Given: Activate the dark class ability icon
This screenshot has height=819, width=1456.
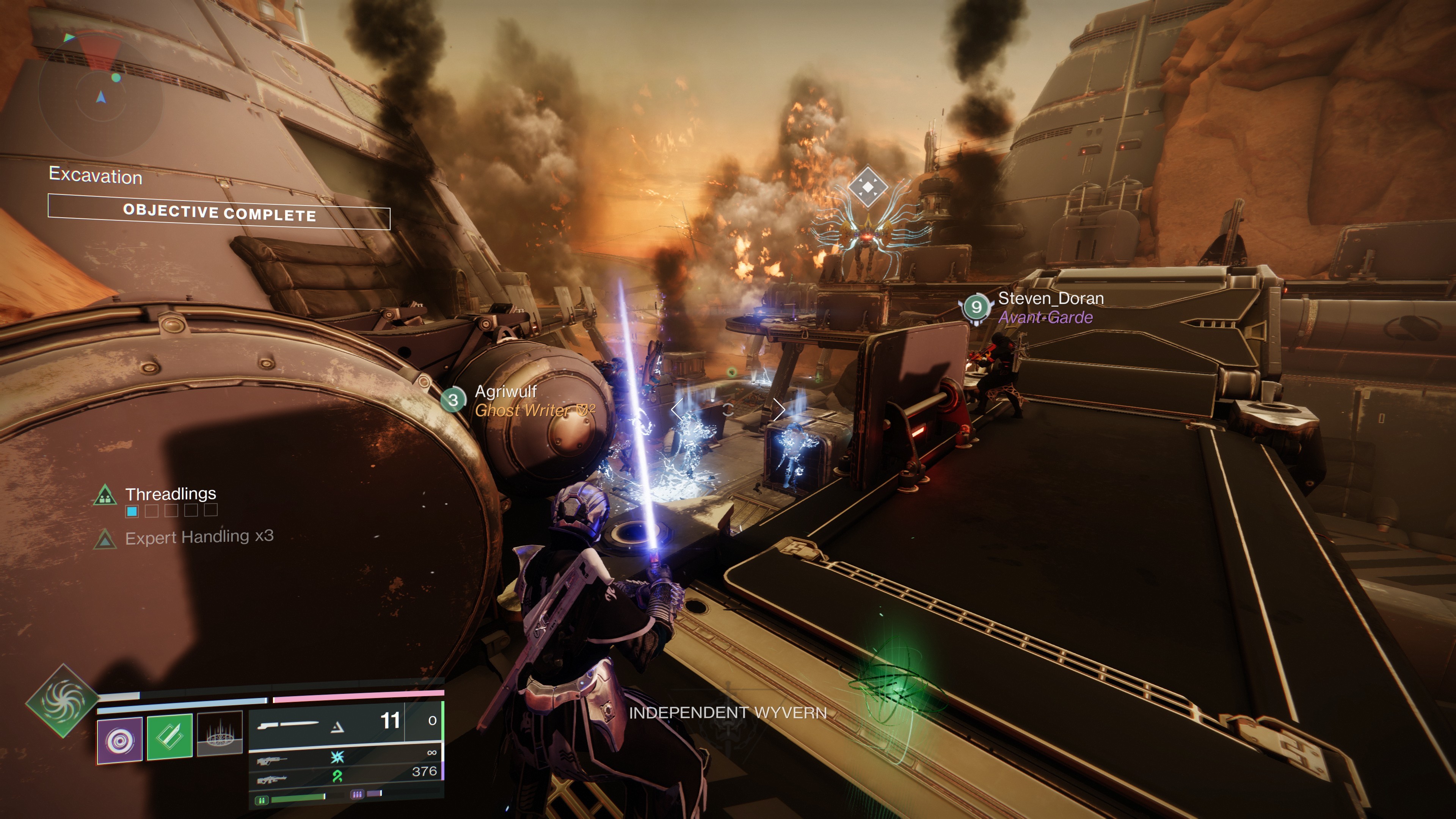Looking at the screenshot, I should (x=219, y=734).
